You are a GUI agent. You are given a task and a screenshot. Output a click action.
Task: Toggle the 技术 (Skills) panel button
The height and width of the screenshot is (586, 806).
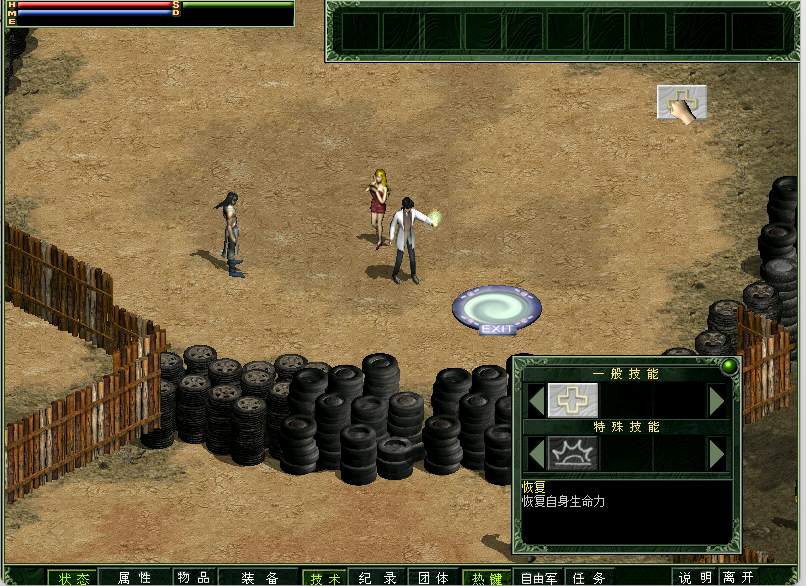pyautogui.click(x=324, y=577)
